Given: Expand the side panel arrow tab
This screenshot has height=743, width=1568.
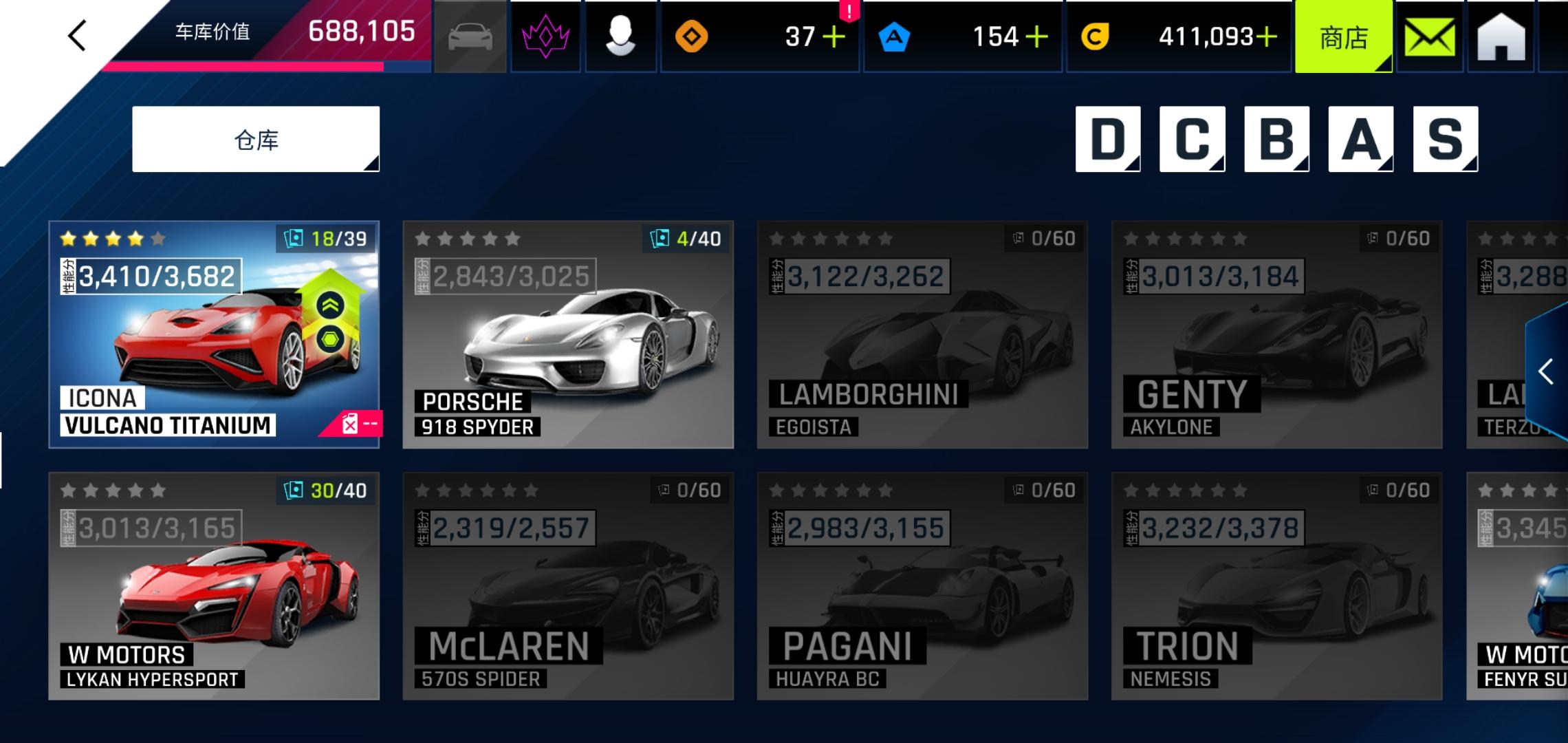Looking at the screenshot, I should (1547, 372).
